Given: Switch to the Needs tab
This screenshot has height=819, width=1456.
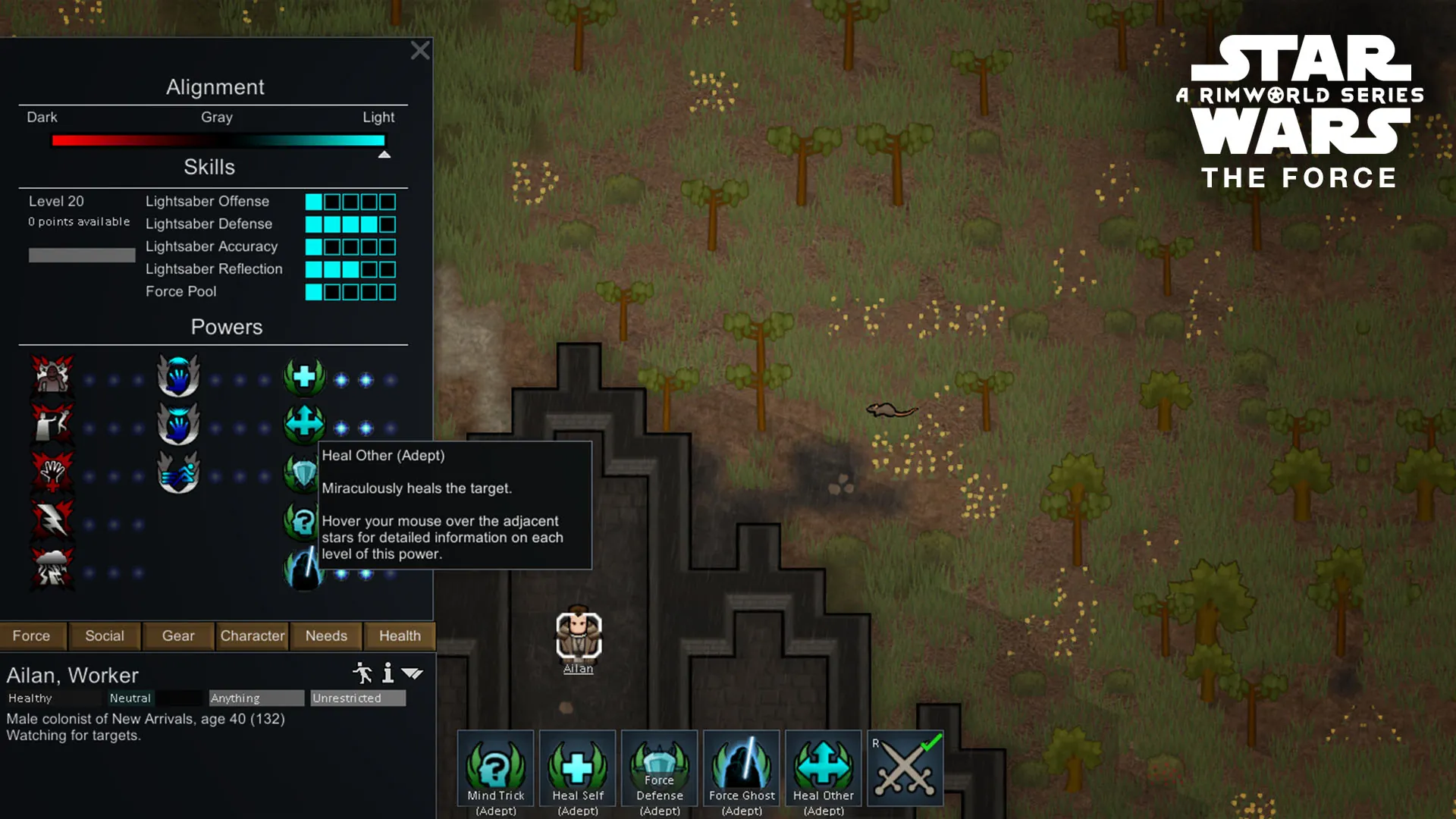Looking at the screenshot, I should (326, 636).
